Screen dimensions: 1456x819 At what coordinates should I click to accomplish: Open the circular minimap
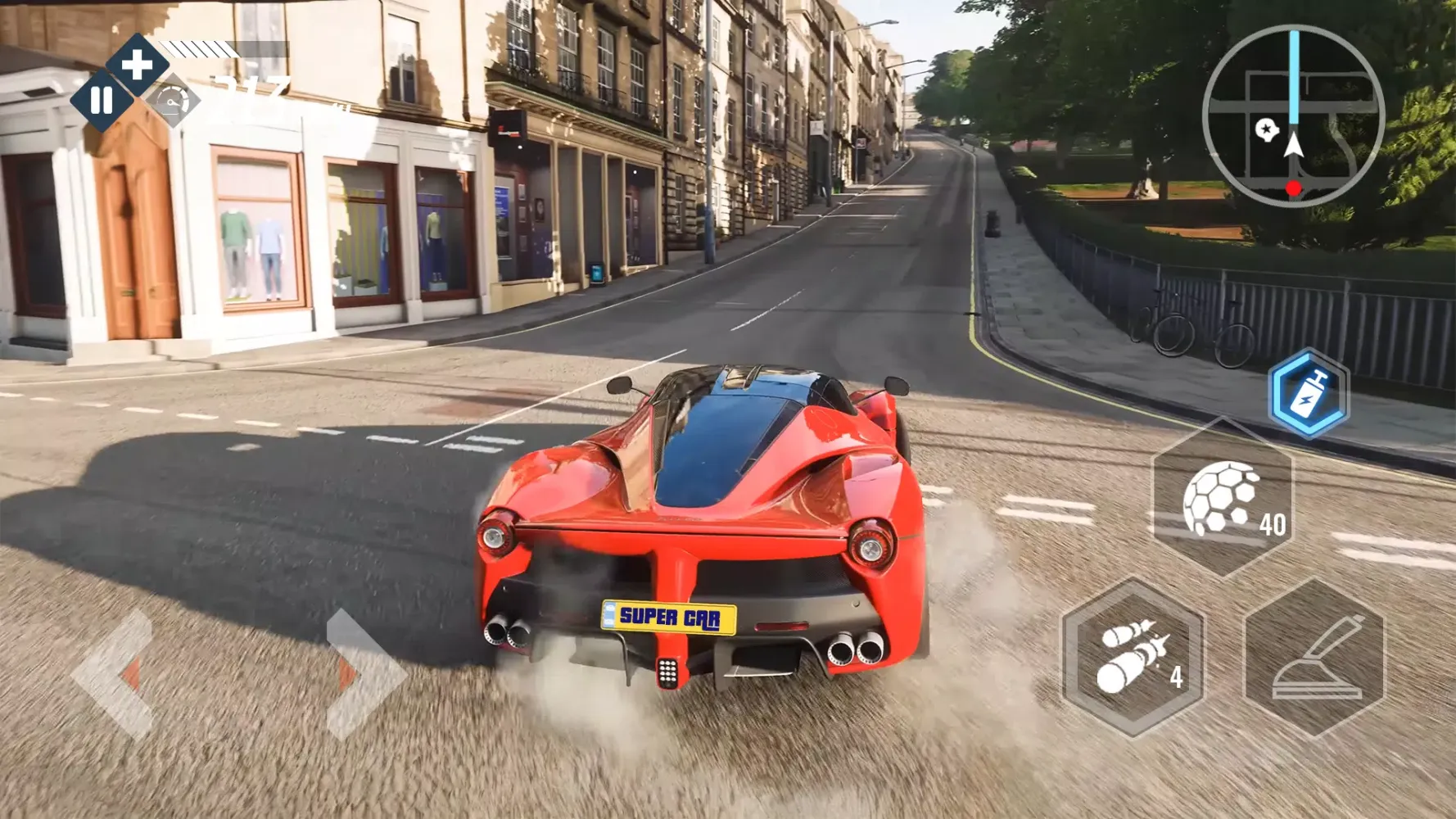pyautogui.click(x=1293, y=116)
